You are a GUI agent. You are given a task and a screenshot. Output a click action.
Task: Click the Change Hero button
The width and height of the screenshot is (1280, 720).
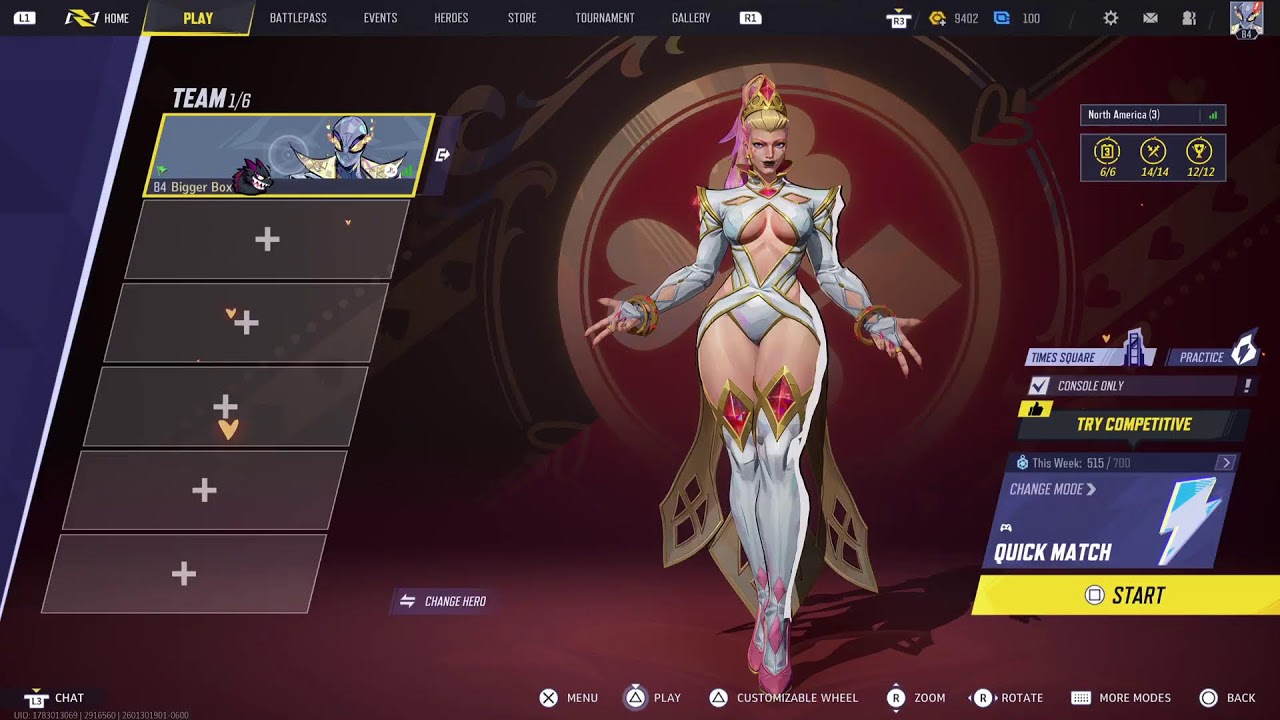(x=444, y=601)
